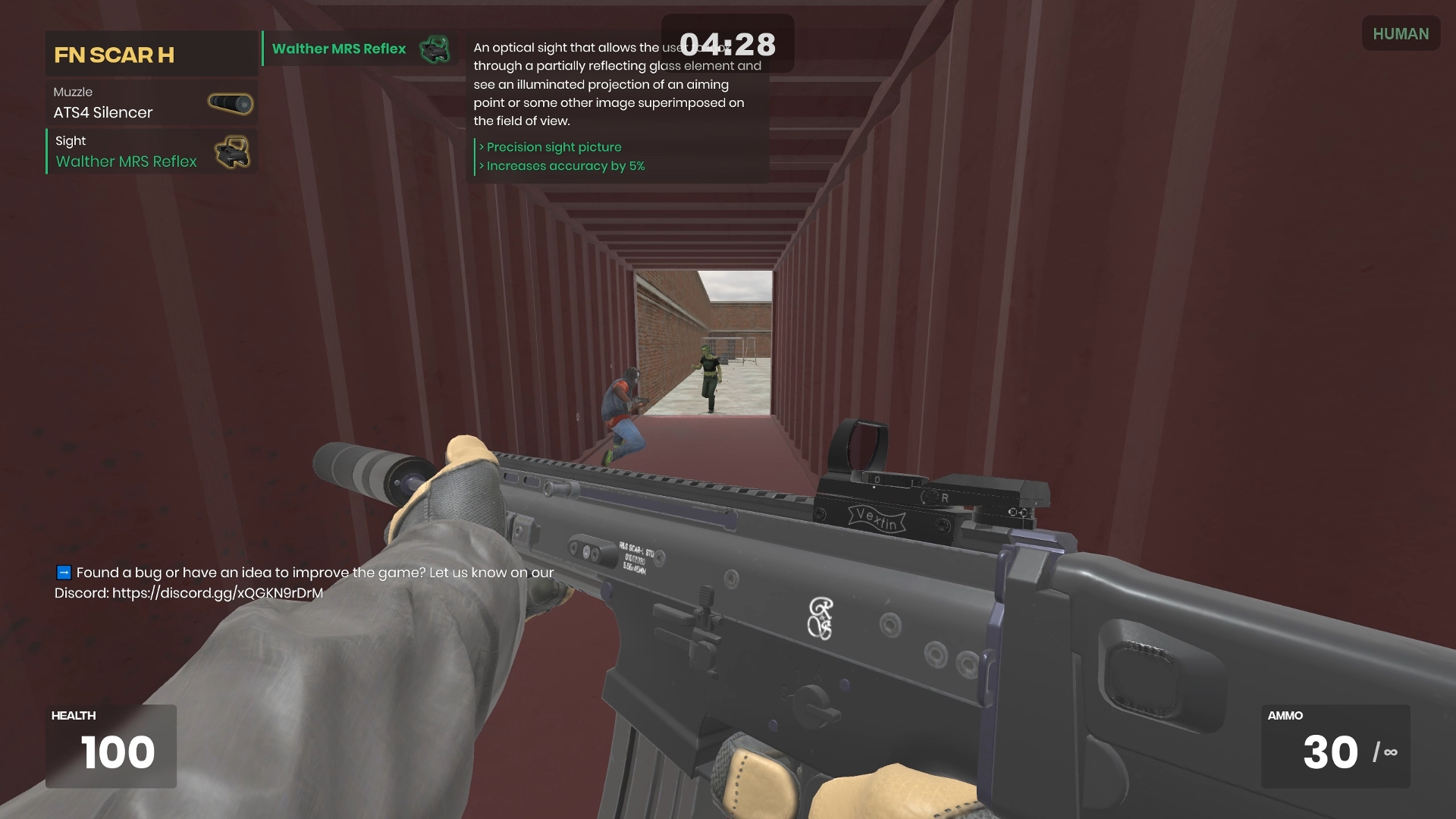Open the Discord invite link
This screenshot has height=819, width=1456.
click(x=218, y=593)
